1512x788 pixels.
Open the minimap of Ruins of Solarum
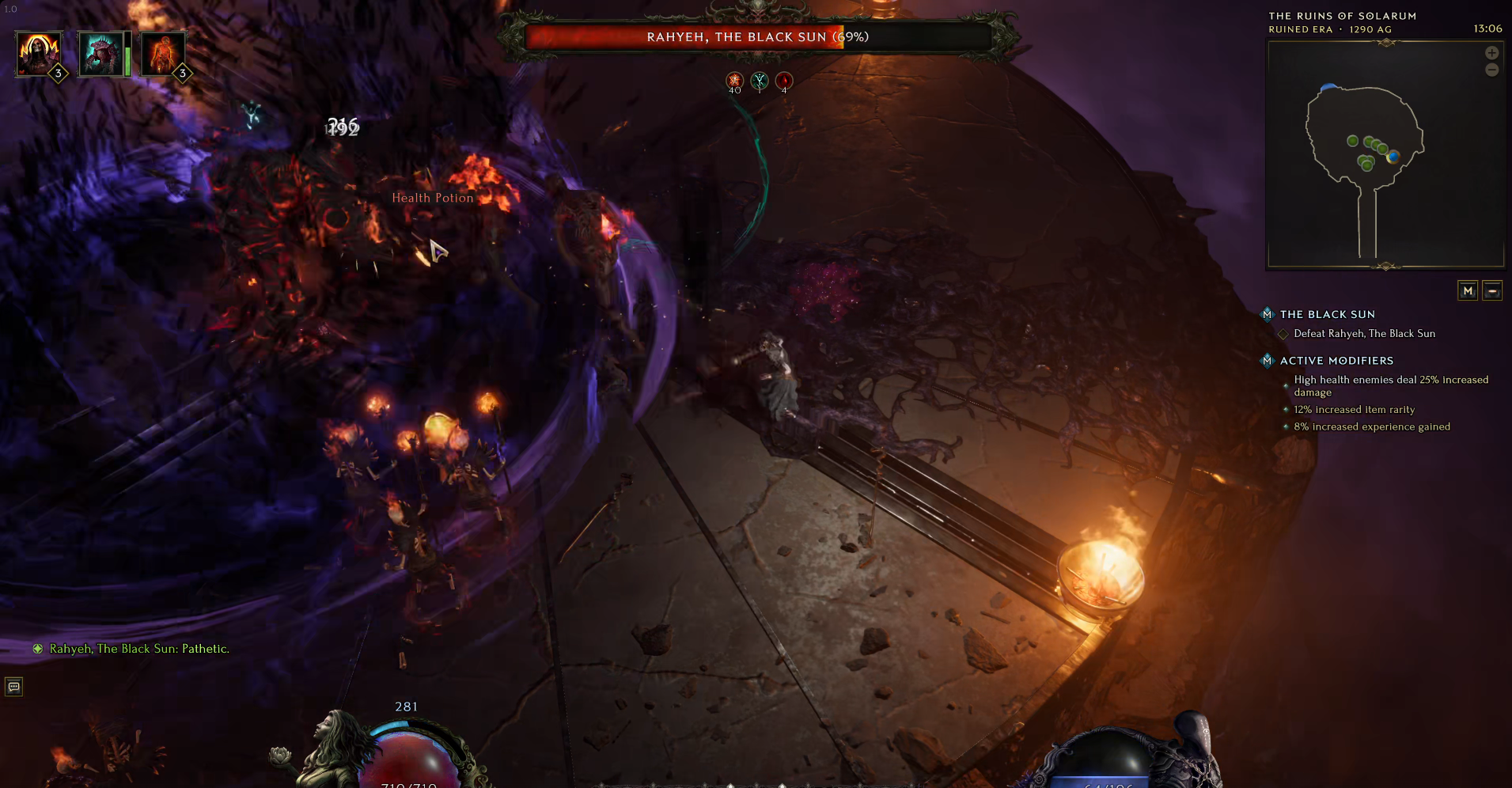(1385, 155)
